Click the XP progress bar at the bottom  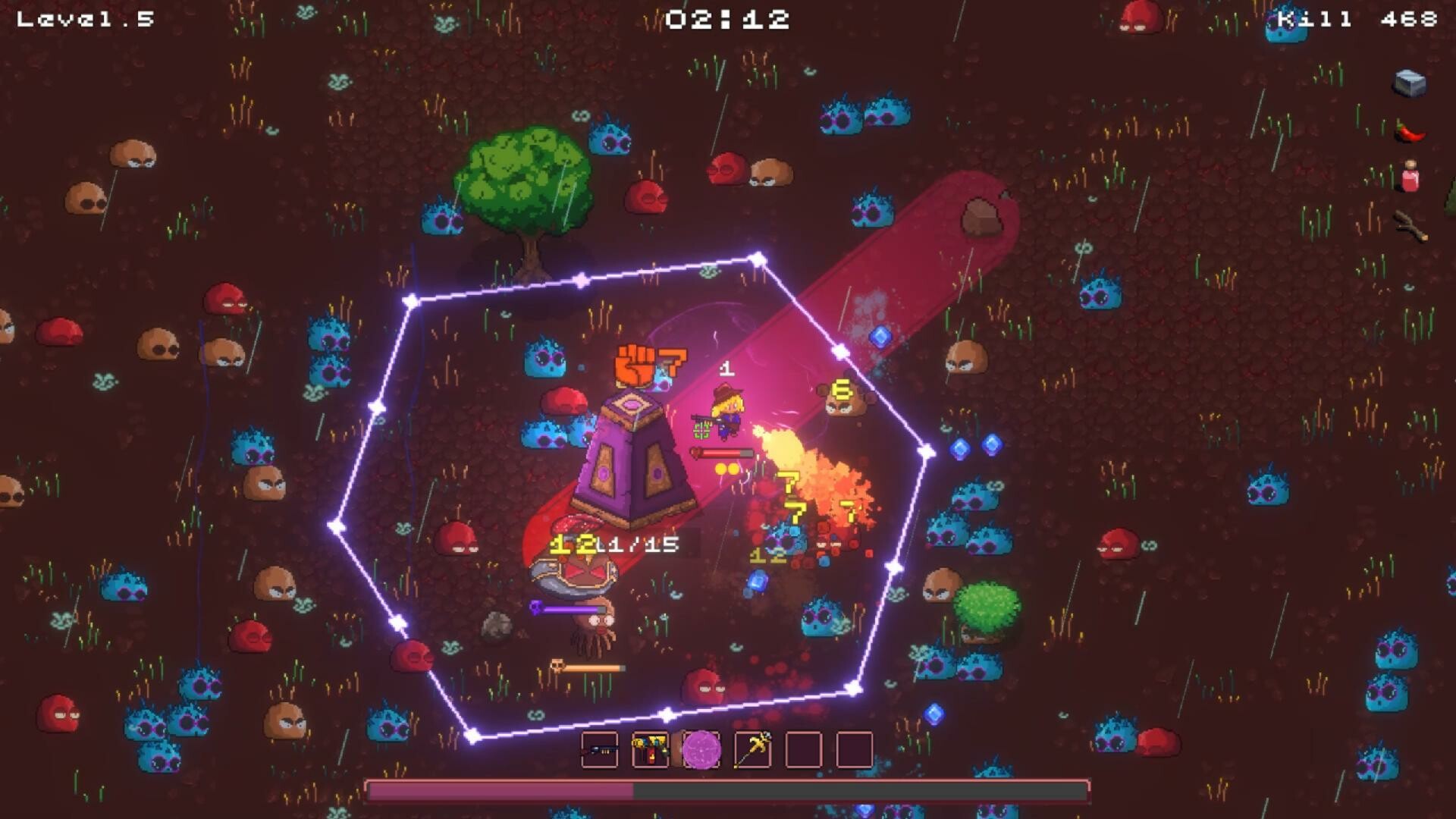(x=728, y=790)
